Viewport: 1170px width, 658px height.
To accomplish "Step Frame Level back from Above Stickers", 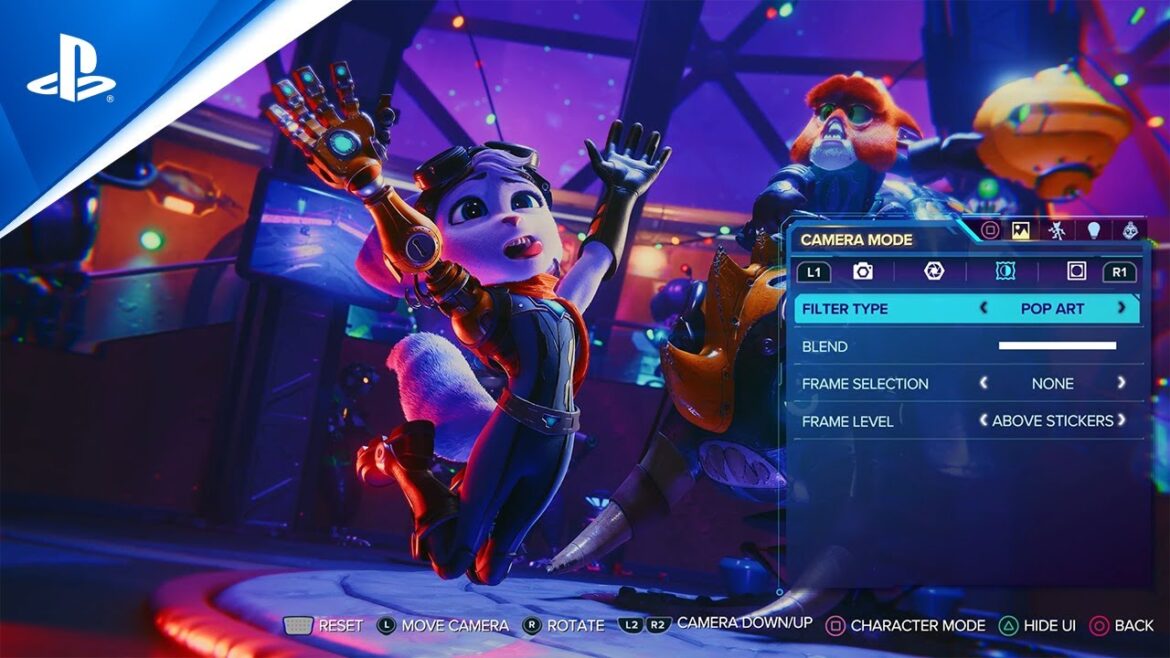I will 984,421.
